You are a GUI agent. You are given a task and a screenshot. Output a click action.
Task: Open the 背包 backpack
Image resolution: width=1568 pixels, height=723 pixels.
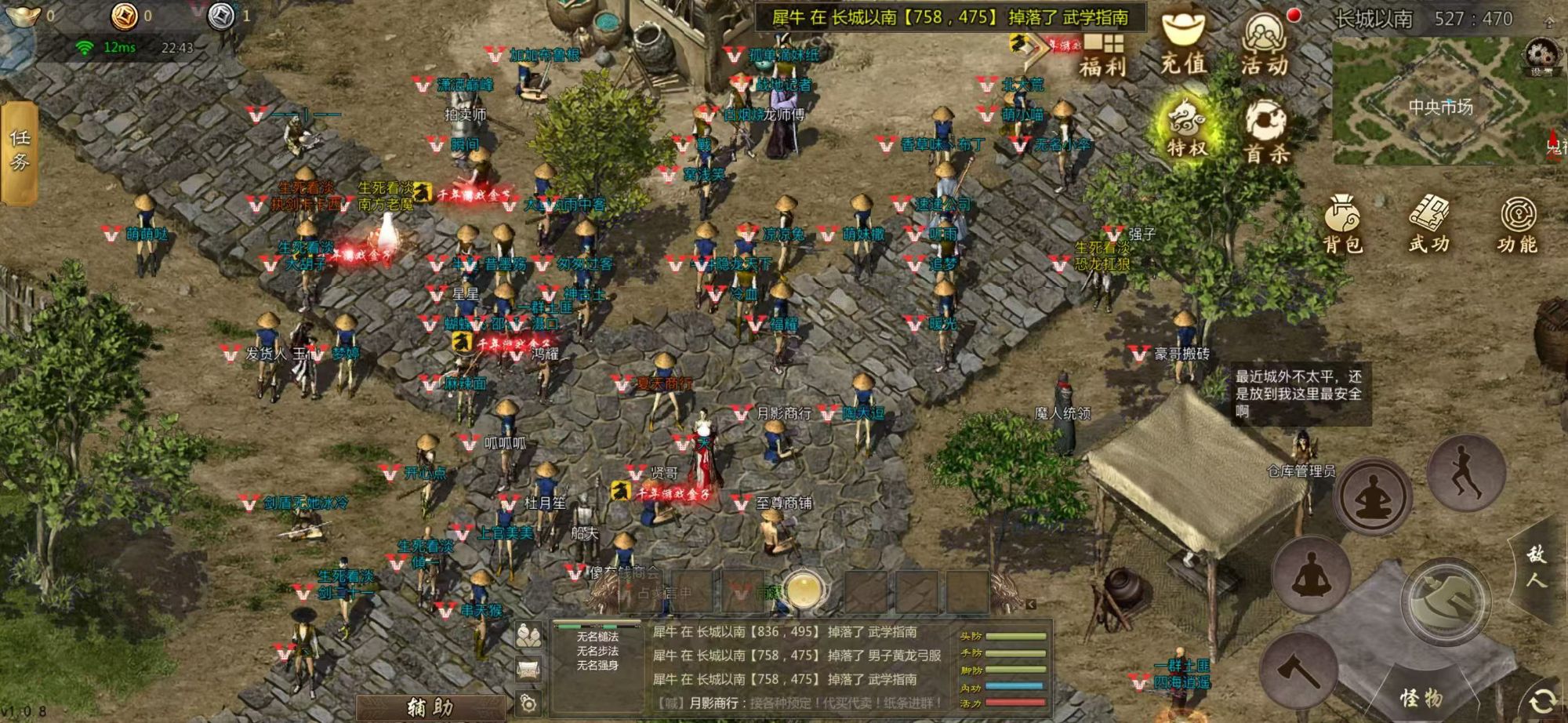click(1343, 224)
